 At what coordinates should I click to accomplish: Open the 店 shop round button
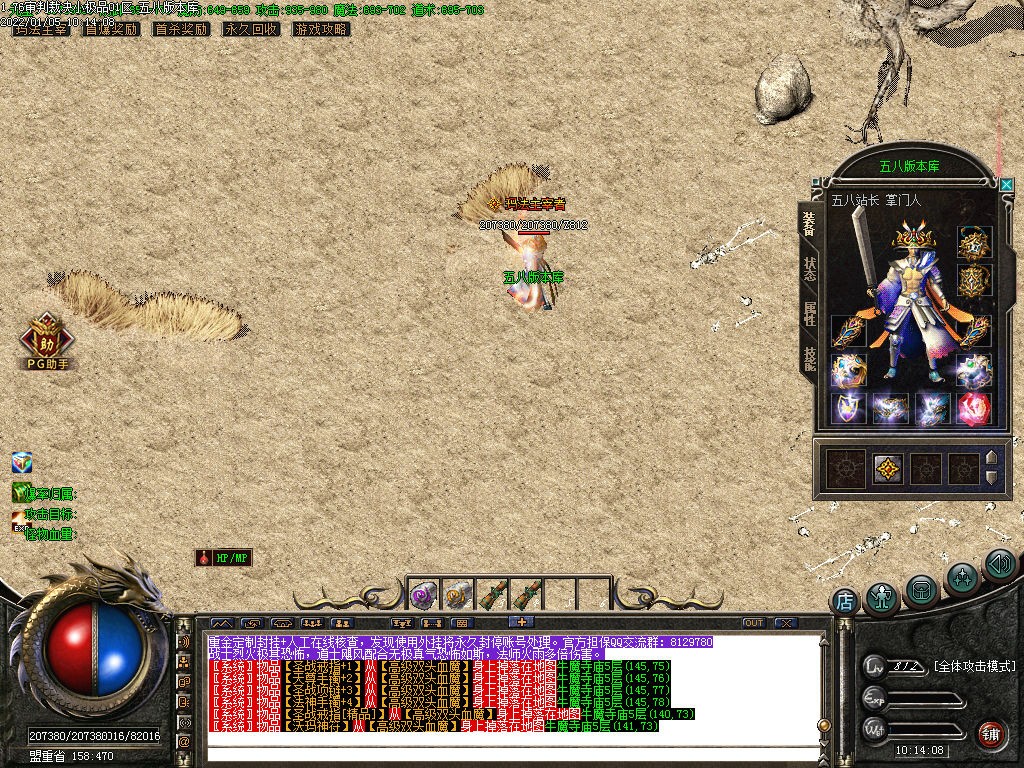845,601
